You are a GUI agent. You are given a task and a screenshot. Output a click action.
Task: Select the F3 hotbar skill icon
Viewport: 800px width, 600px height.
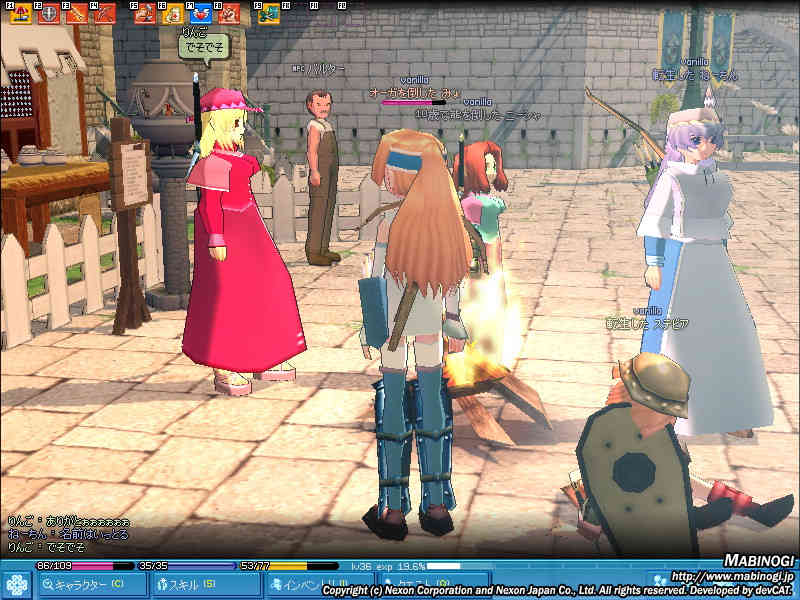pos(75,14)
